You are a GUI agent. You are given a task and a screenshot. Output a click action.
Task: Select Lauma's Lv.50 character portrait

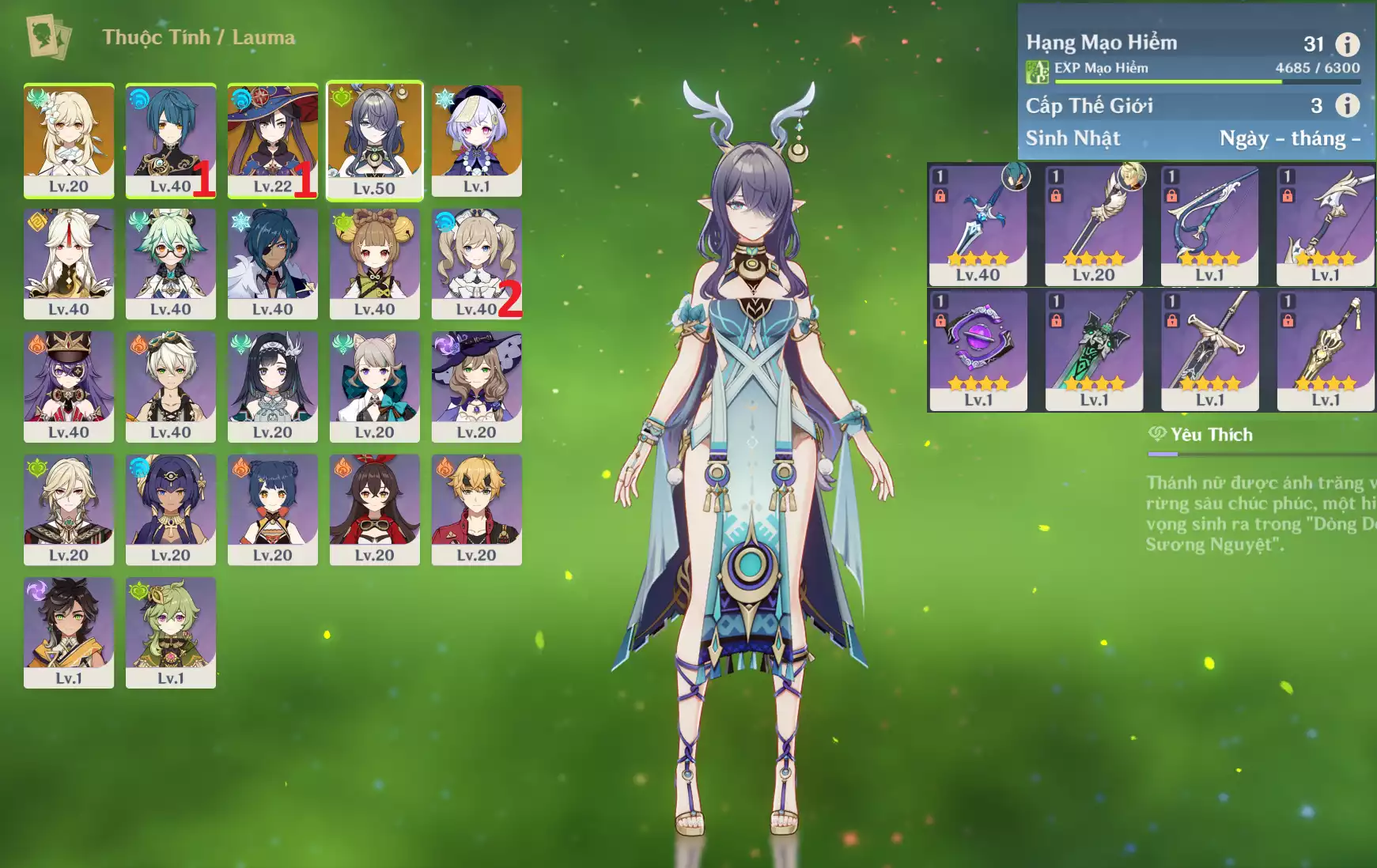click(374, 140)
